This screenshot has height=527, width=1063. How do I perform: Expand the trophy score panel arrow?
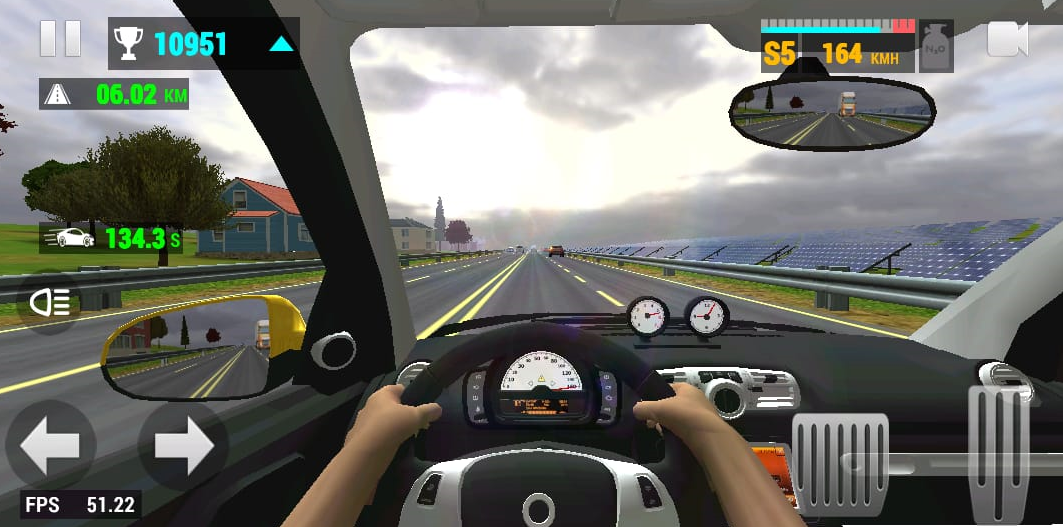click(x=281, y=44)
